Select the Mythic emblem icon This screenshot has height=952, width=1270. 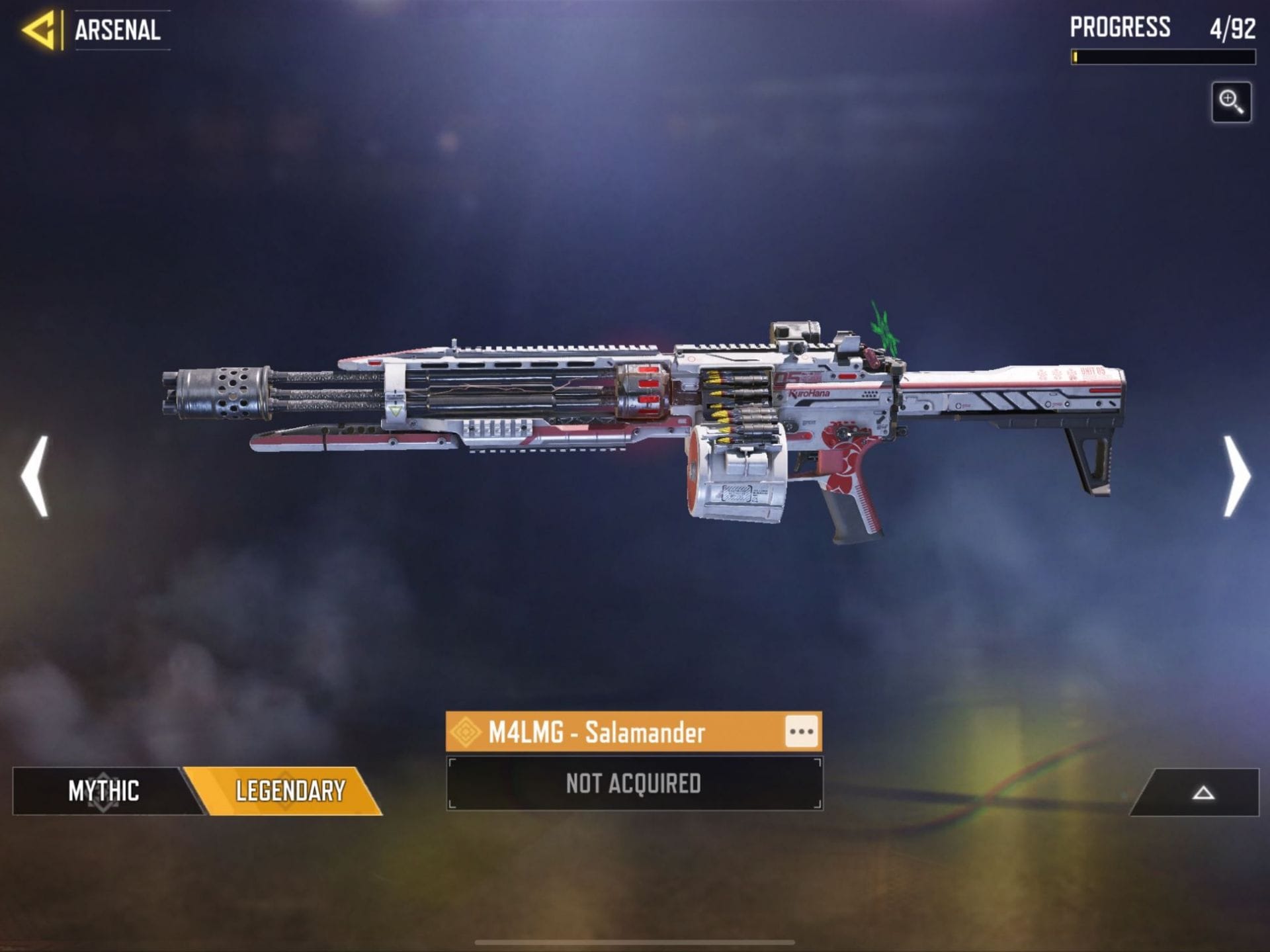(x=103, y=791)
